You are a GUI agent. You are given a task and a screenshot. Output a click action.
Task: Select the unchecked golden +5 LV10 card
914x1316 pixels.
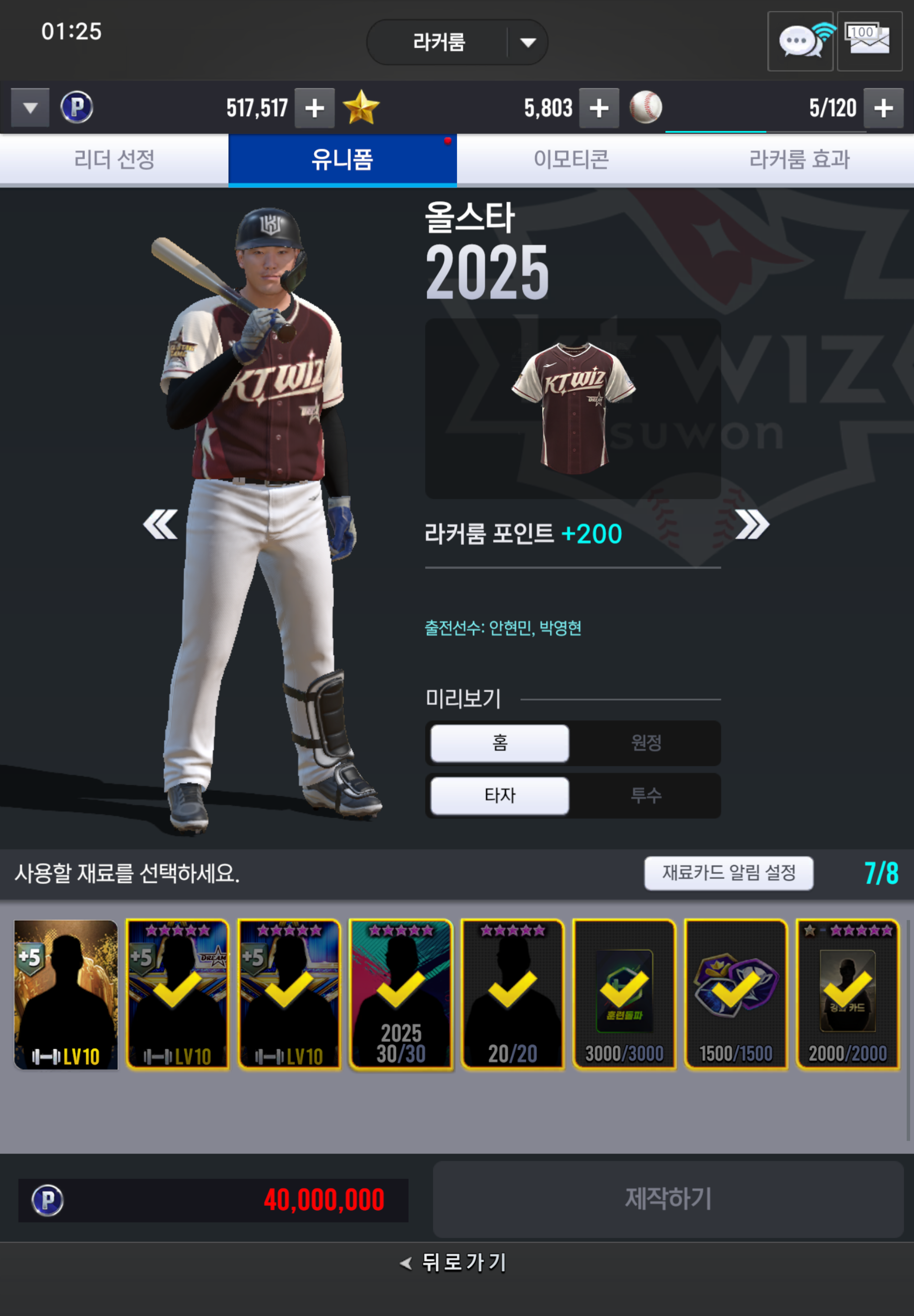[66, 994]
